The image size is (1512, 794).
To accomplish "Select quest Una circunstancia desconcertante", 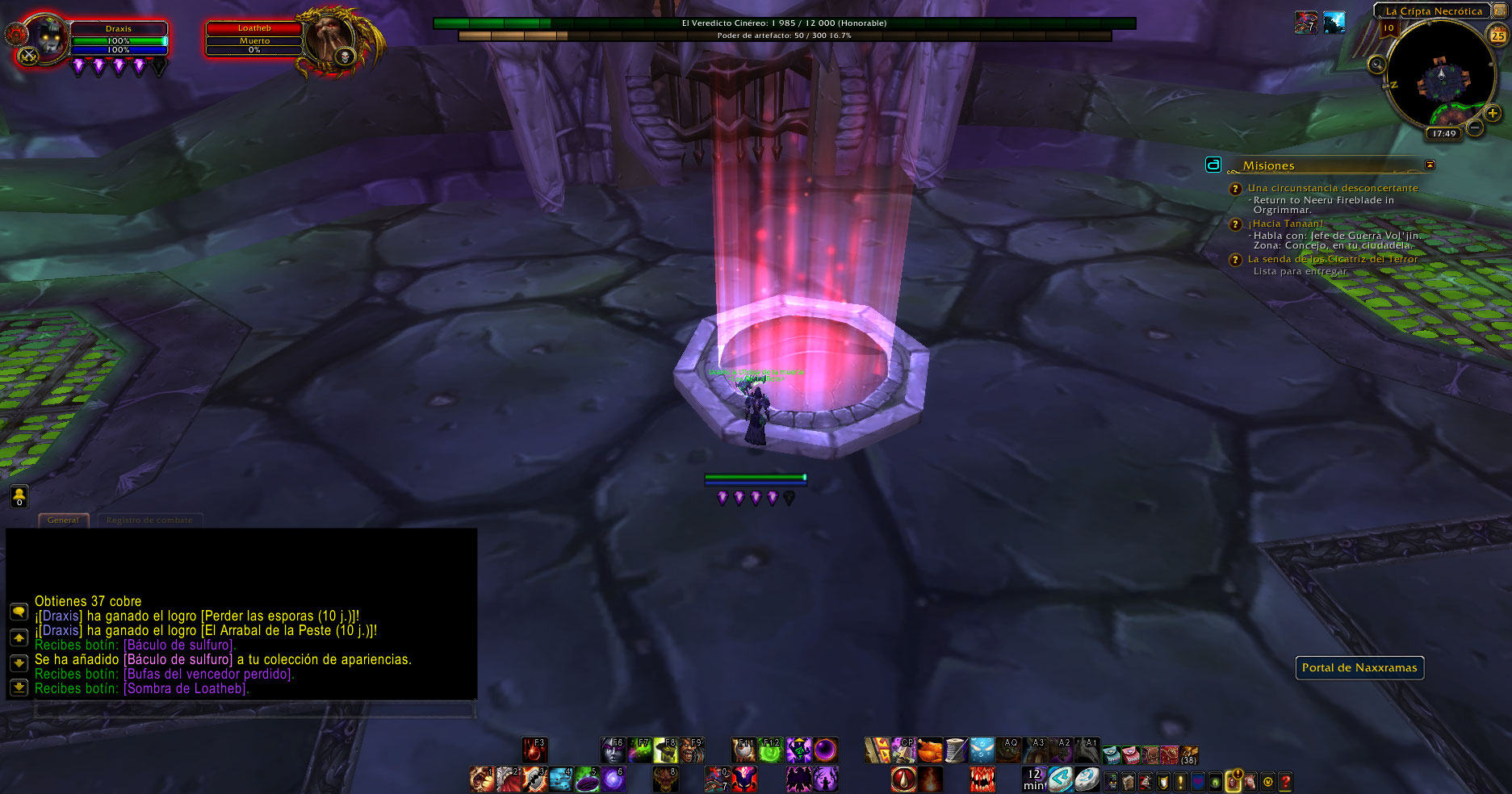I will point(1332,188).
